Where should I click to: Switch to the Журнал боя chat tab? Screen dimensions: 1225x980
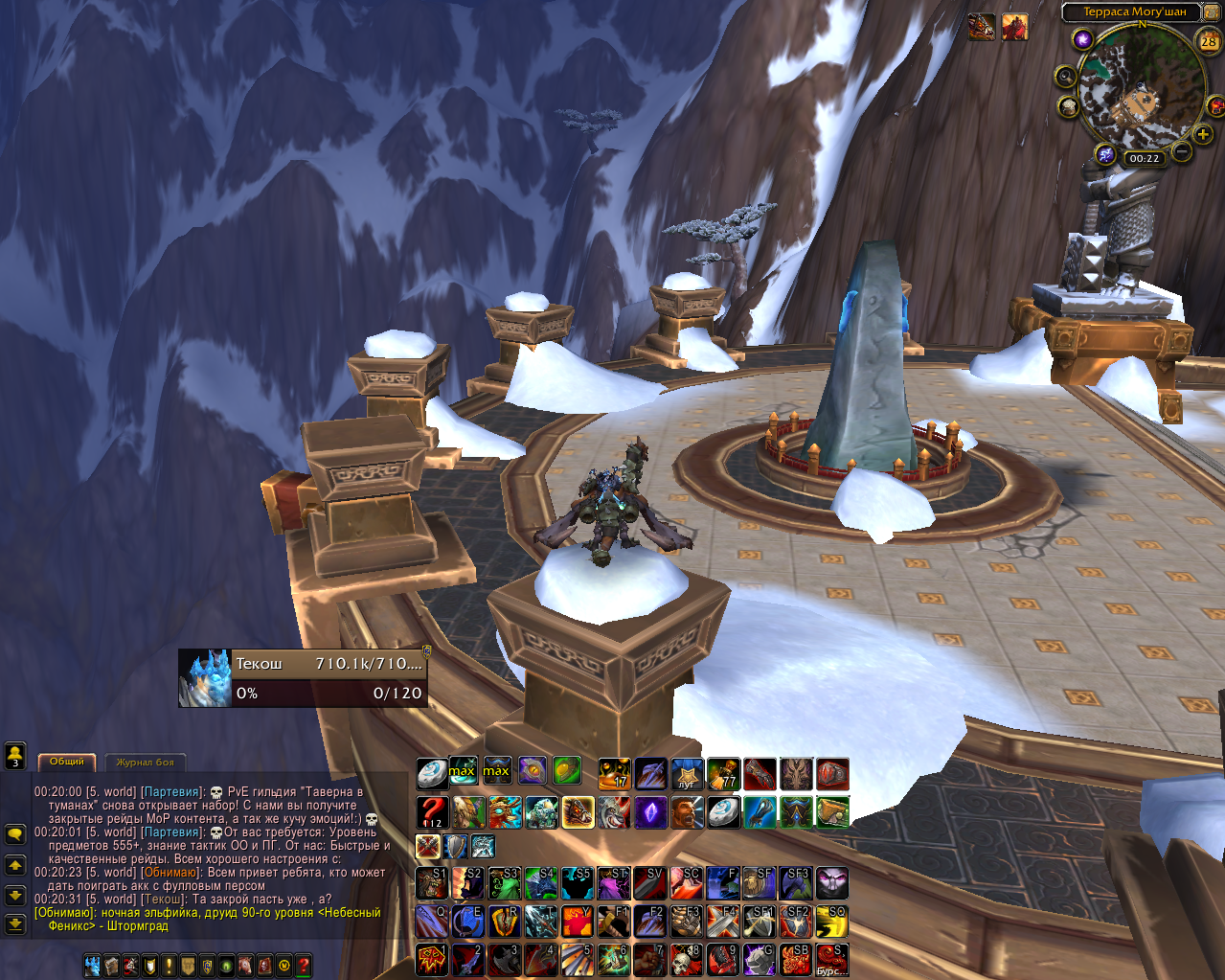click(x=146, y=763)
